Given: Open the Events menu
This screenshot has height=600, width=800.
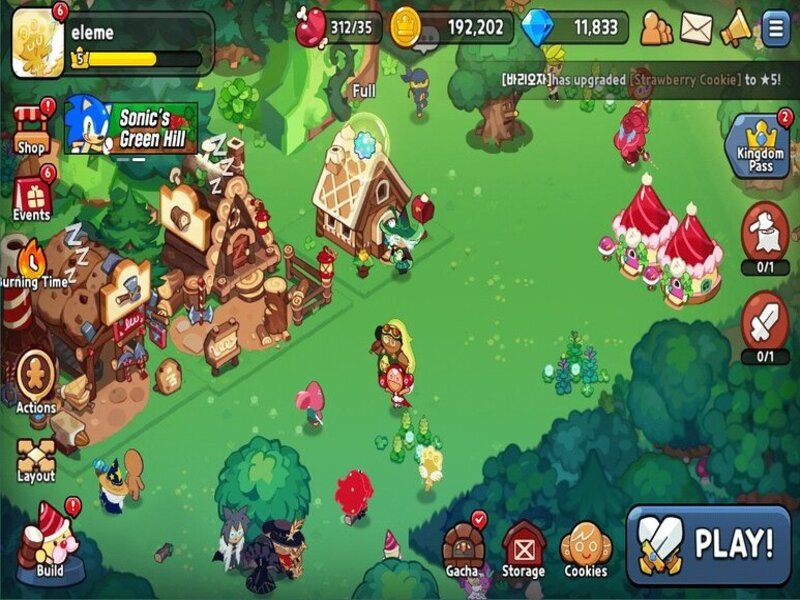Looking at the screenshot, I should tap(32, 197).
